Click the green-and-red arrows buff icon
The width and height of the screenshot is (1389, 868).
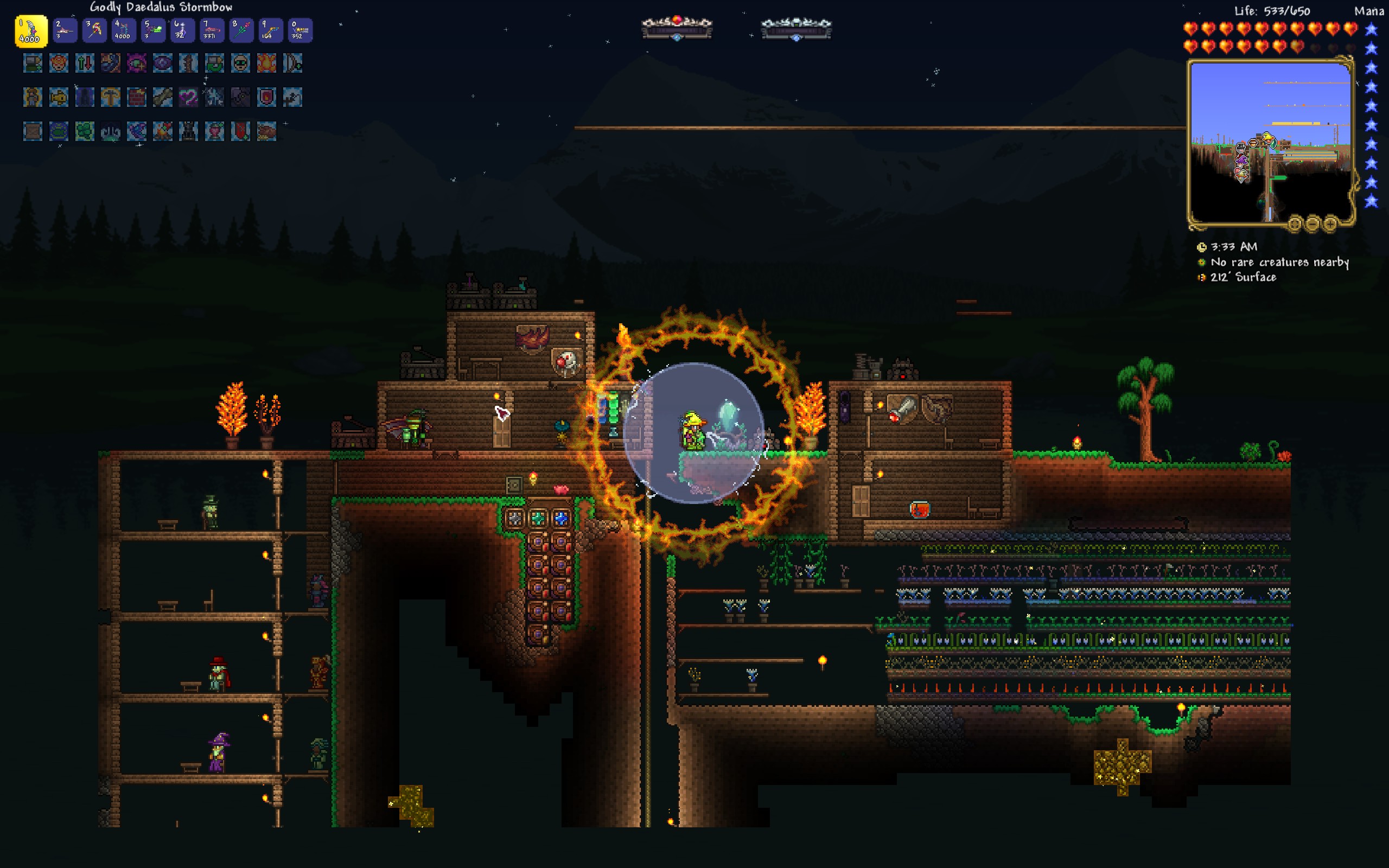(x=85, y=63)
